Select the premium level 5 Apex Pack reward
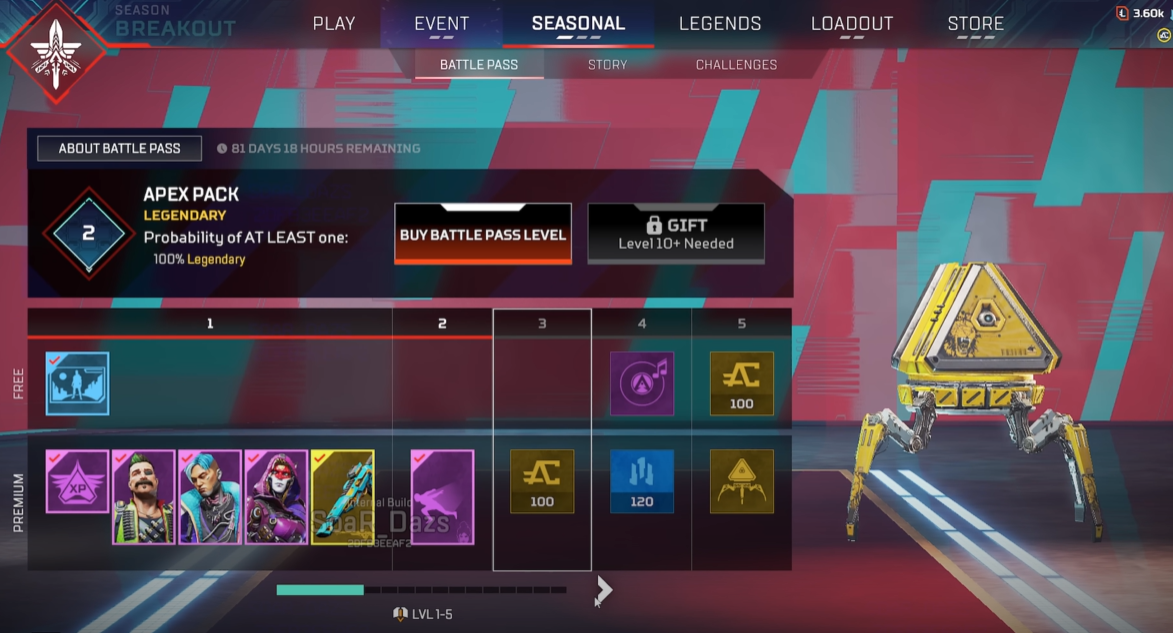This screenshot has width=1173, height=633. coord(742,481)
